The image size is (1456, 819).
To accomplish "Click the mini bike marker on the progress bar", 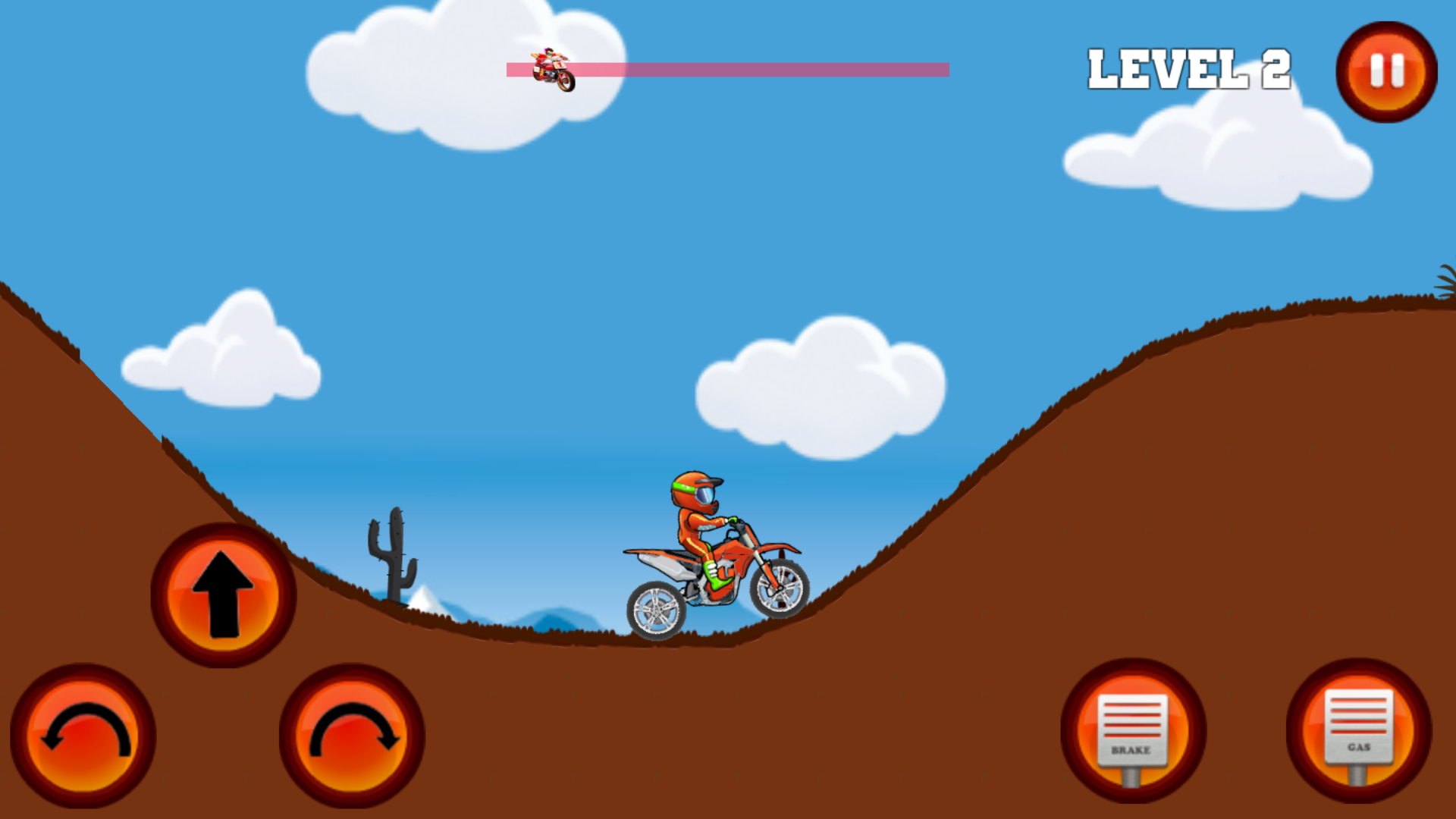I will 554,70.
